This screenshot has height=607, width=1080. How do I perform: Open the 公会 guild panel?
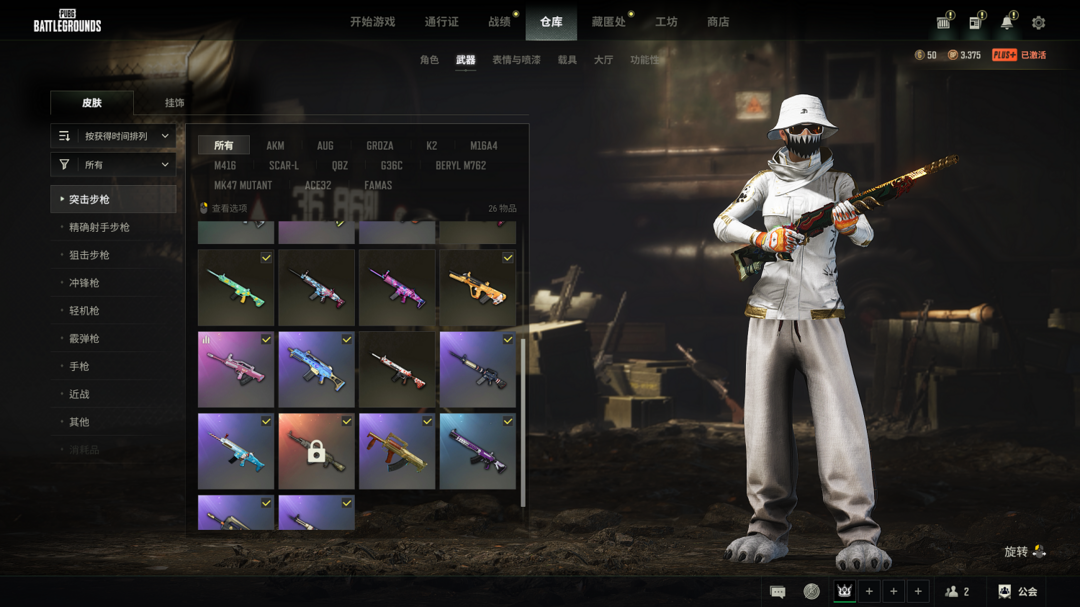pyautogui.click(x=1018, y=592)
